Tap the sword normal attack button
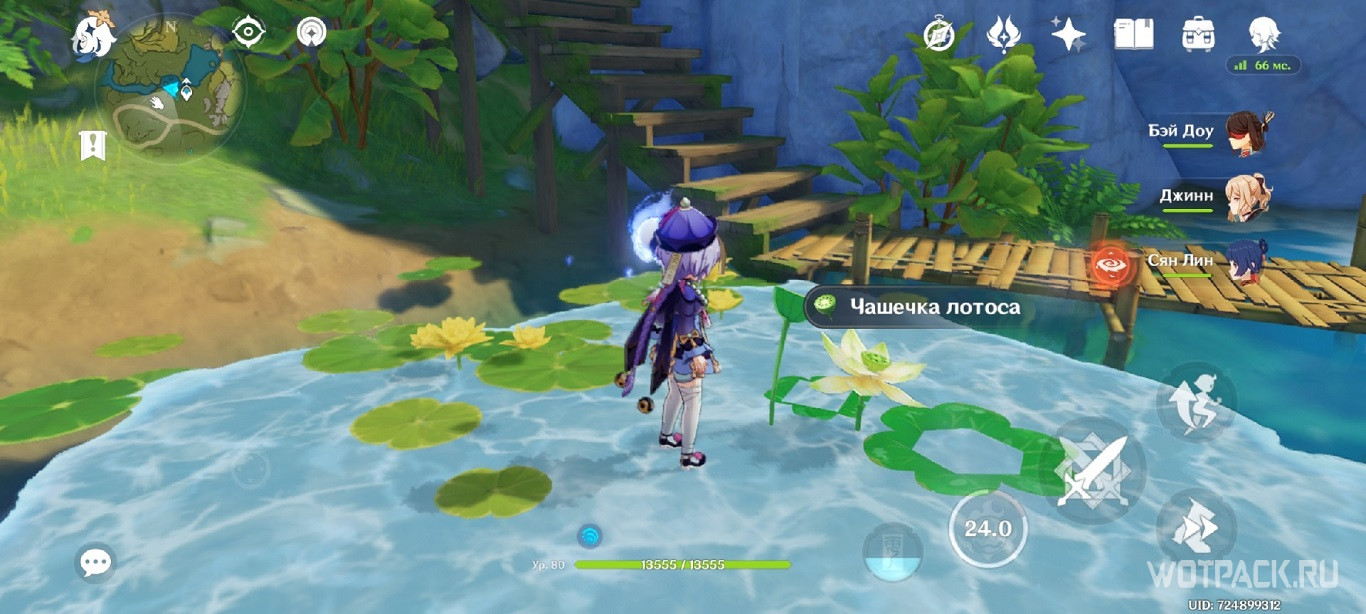The image size is (1366, 614). click(x=1091, y=470)
